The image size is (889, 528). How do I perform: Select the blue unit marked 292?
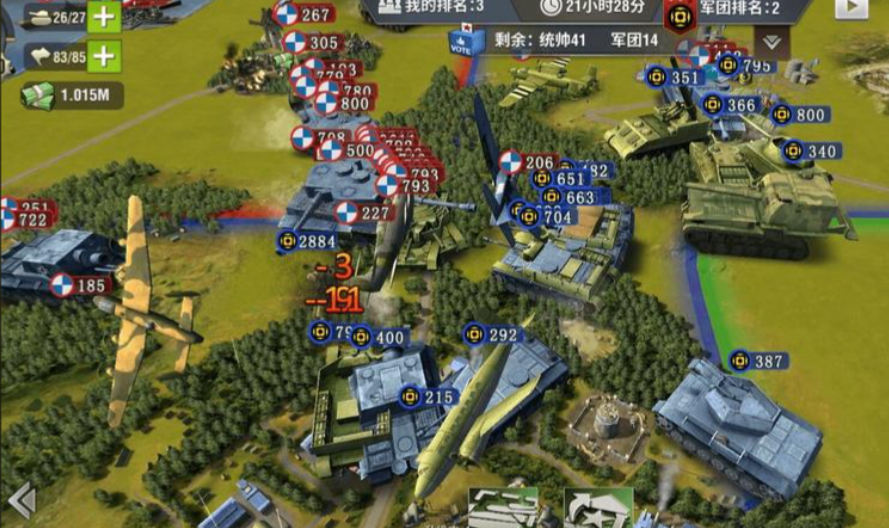point(493,335)
